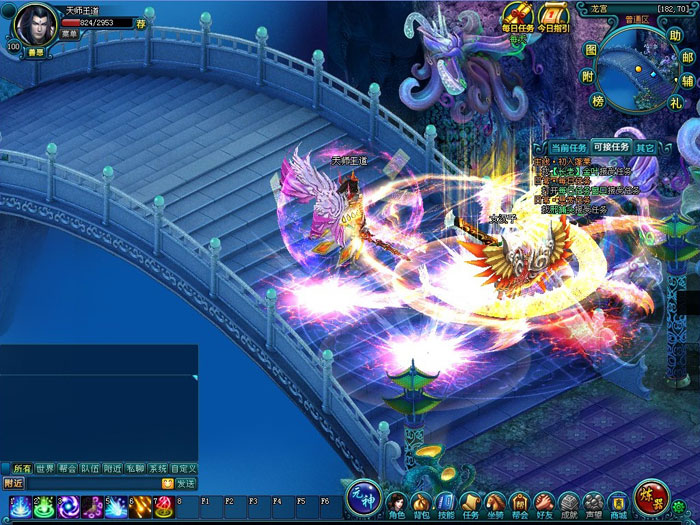700x525 pixels.
Task: Open the 邮 mail button beside minimap
Action: pyautogui.click(x=687, y=59)
